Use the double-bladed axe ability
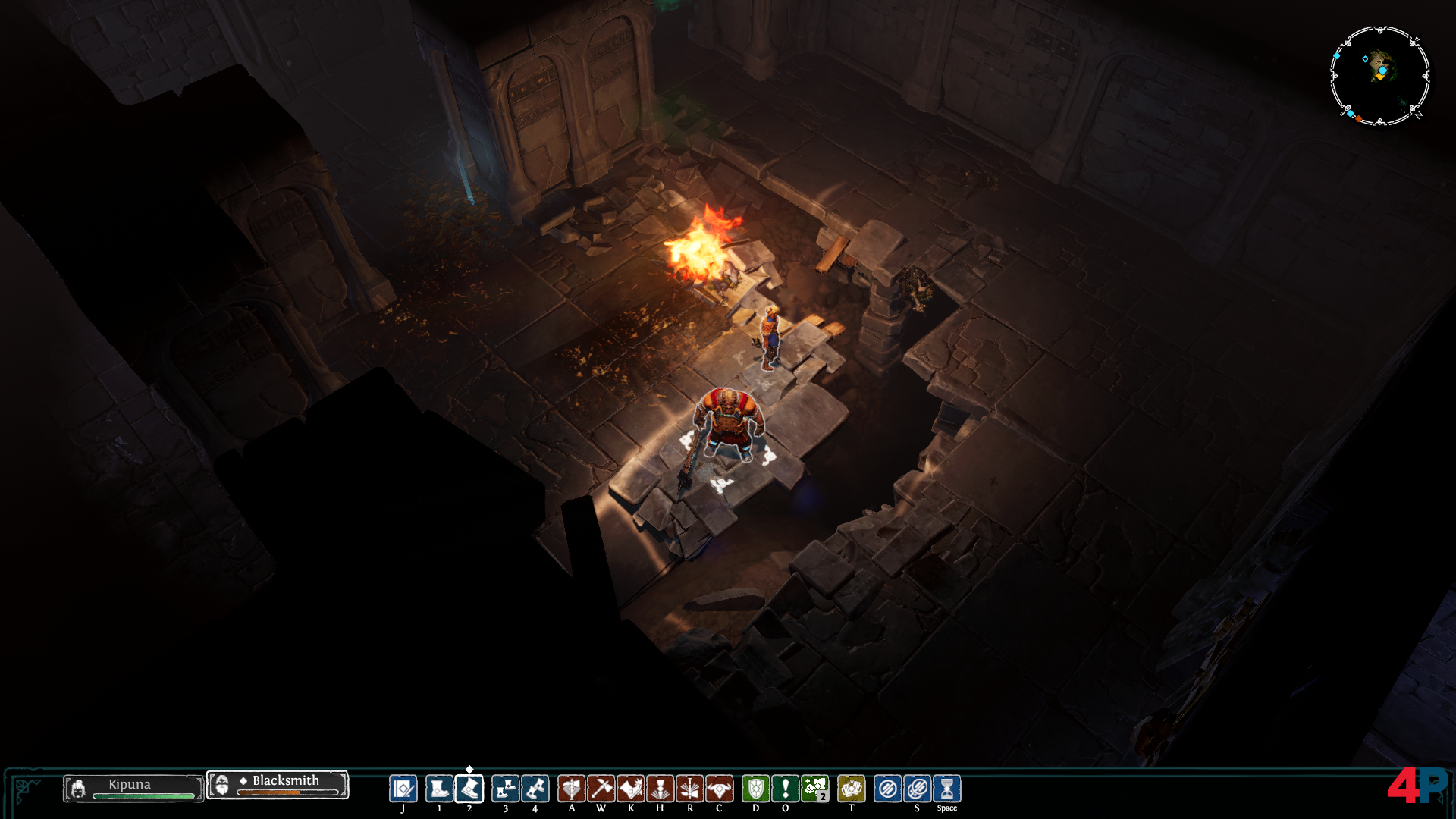This screenshot has height=819, width=1456. [571, 789]
